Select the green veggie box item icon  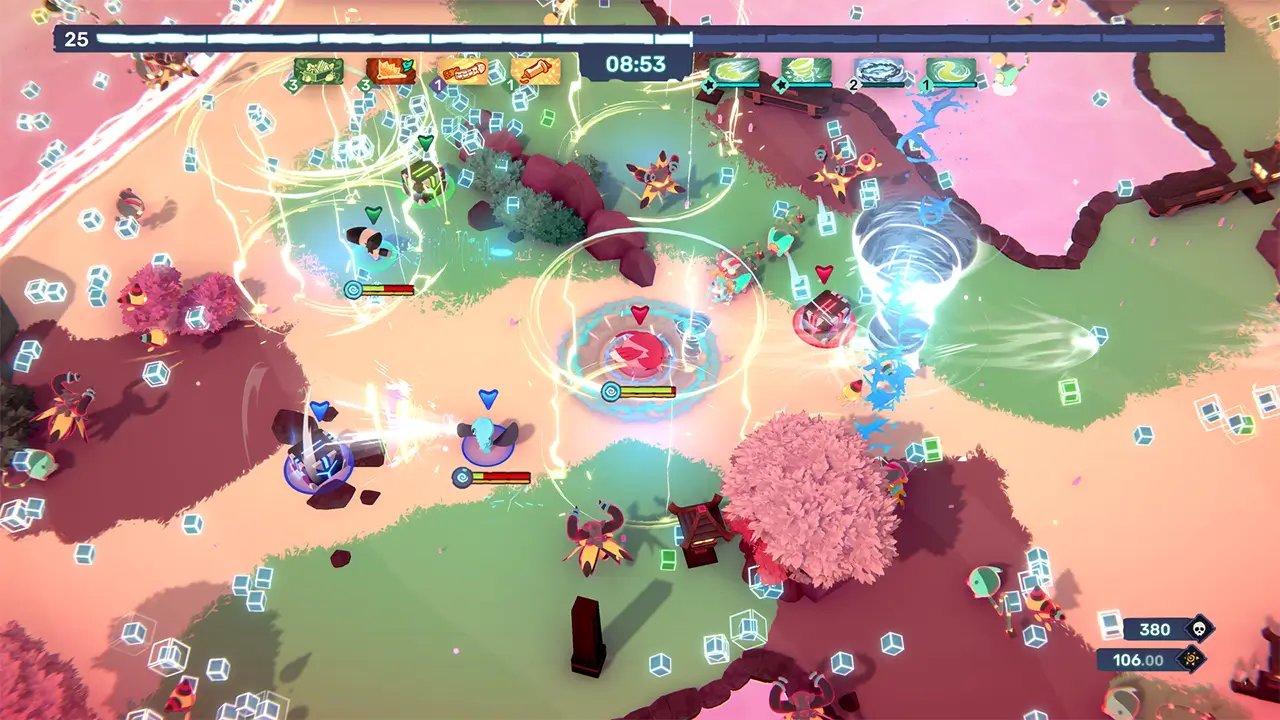[x=317, y=72]
